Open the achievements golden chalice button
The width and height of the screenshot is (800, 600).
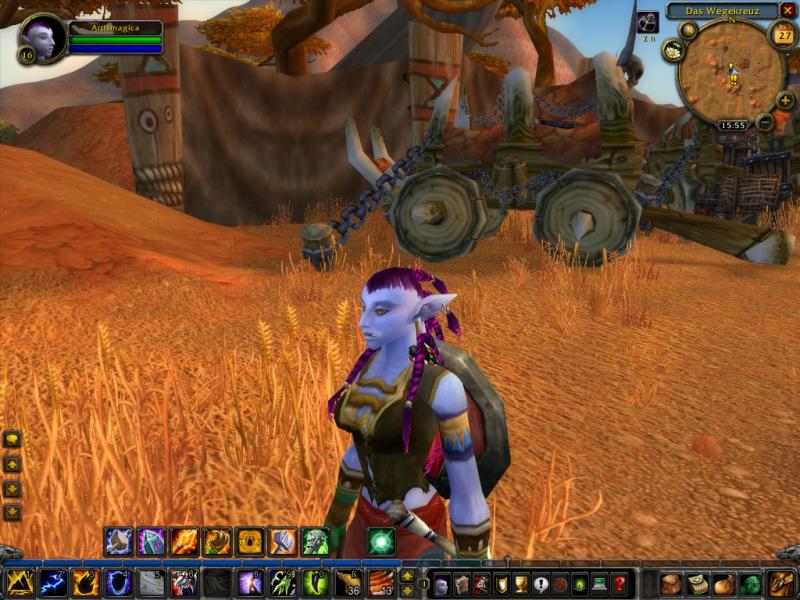coord(521,584)
